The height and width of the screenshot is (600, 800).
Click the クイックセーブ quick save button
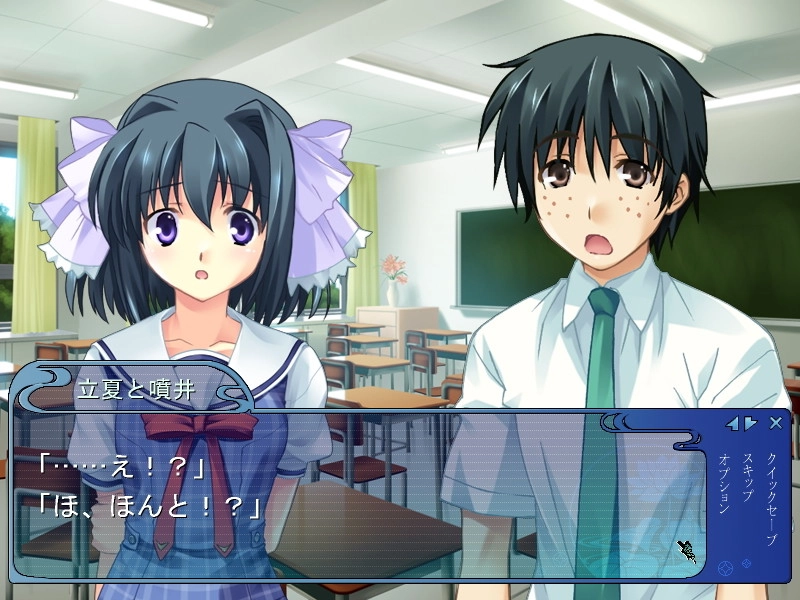click(771, 499)
